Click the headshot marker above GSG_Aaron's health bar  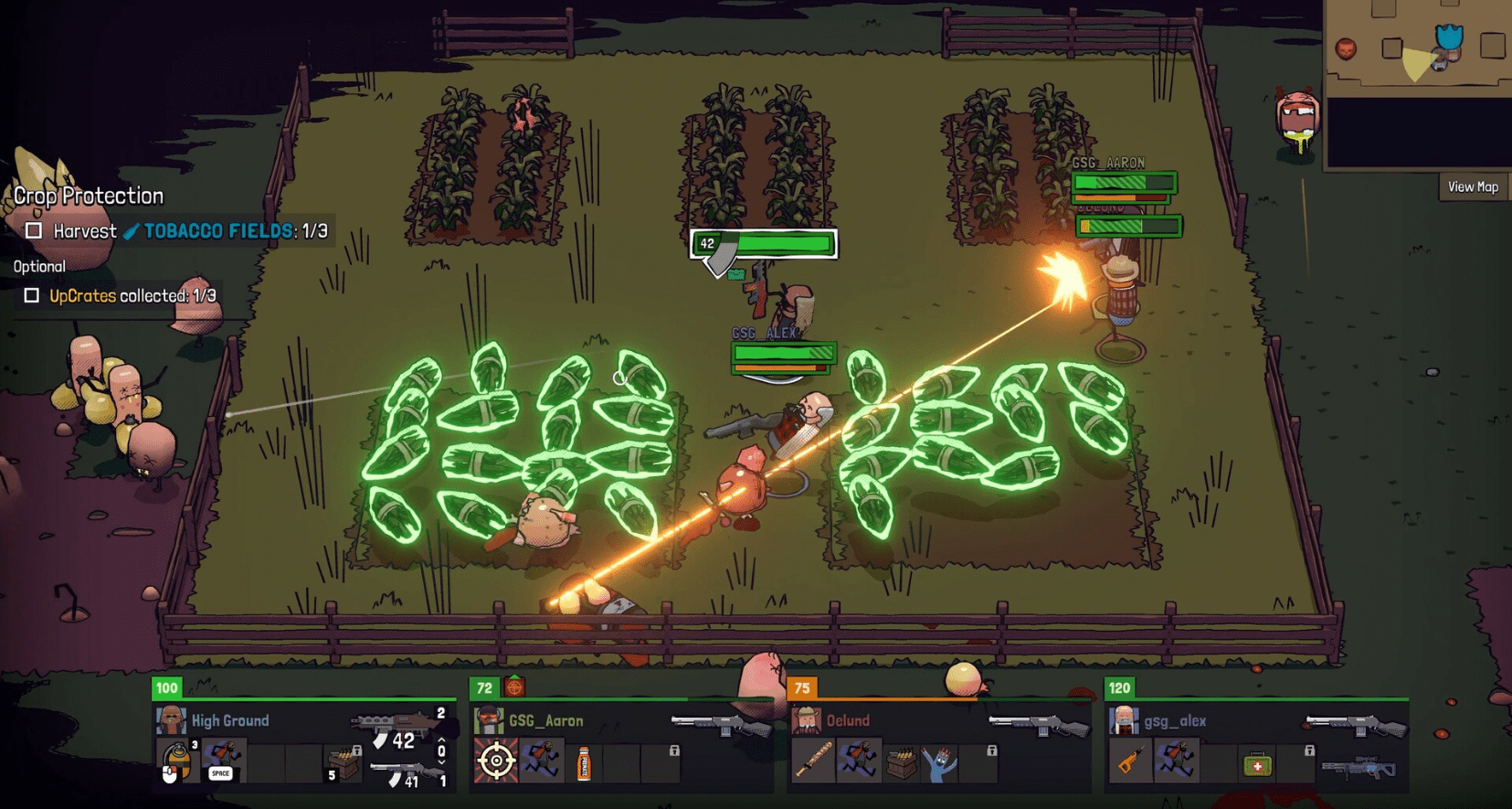pos(514,687)
